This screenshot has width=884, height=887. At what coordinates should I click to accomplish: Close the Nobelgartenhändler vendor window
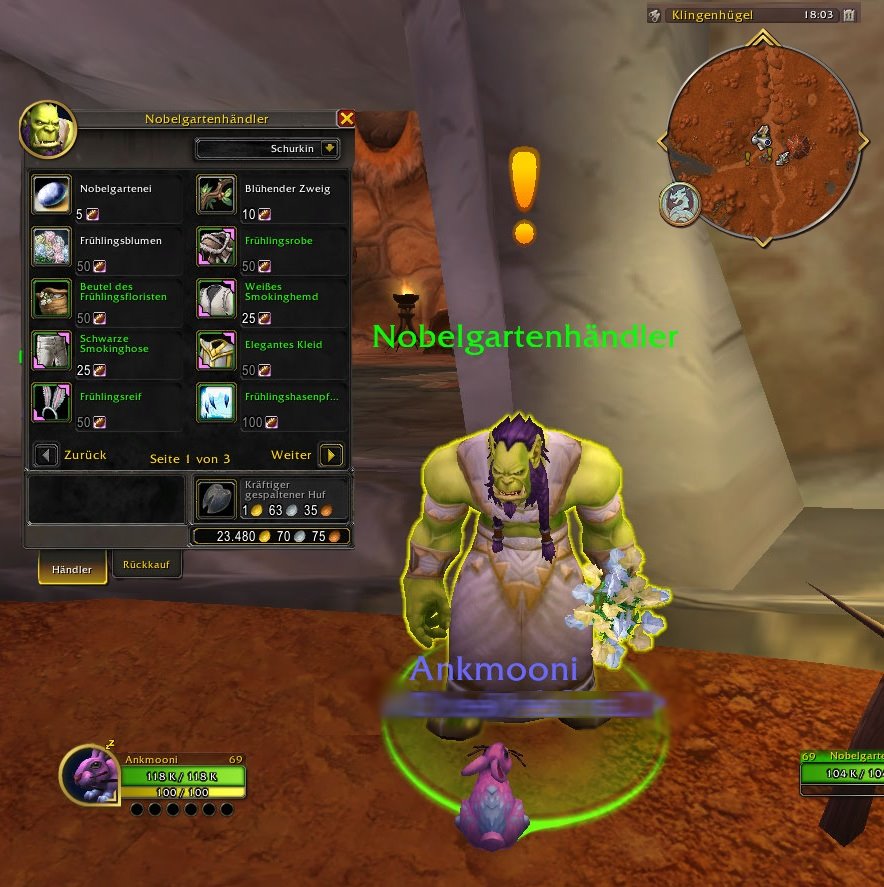click(346, 119)
